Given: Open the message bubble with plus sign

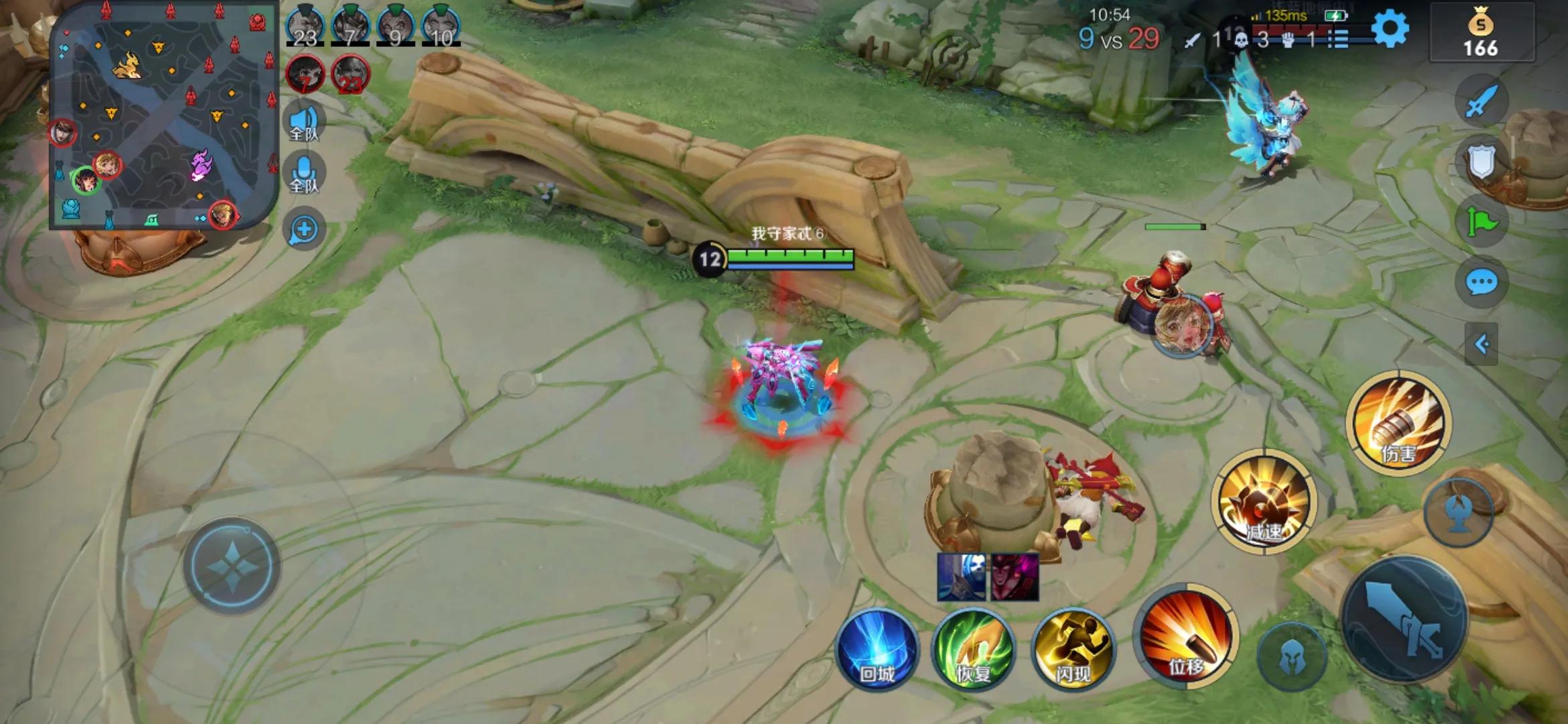Looking at the screenshot, I should tap(304, 229).
